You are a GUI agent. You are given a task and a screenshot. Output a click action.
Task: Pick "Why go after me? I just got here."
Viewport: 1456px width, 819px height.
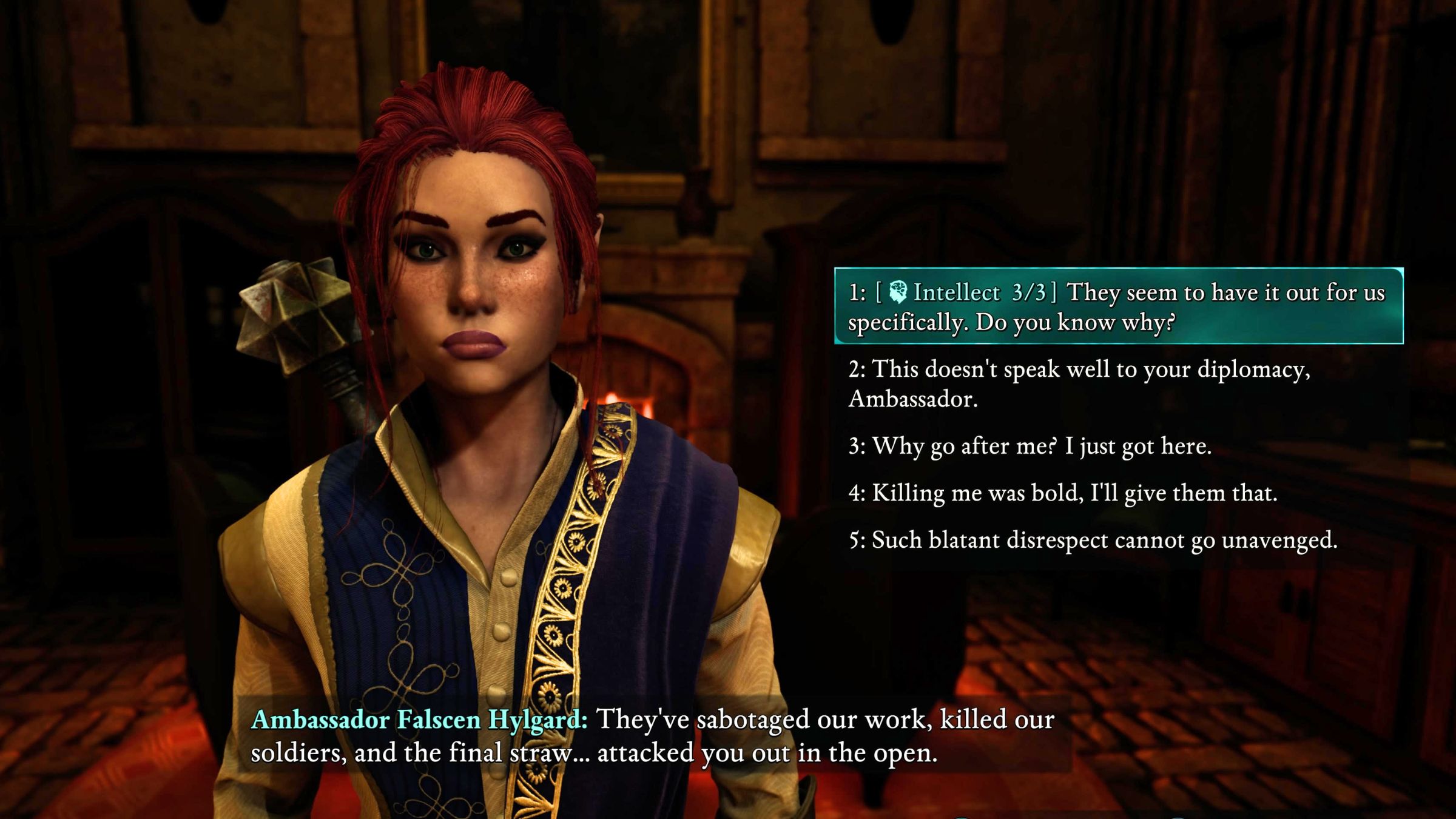click(x=1030, y=447)
